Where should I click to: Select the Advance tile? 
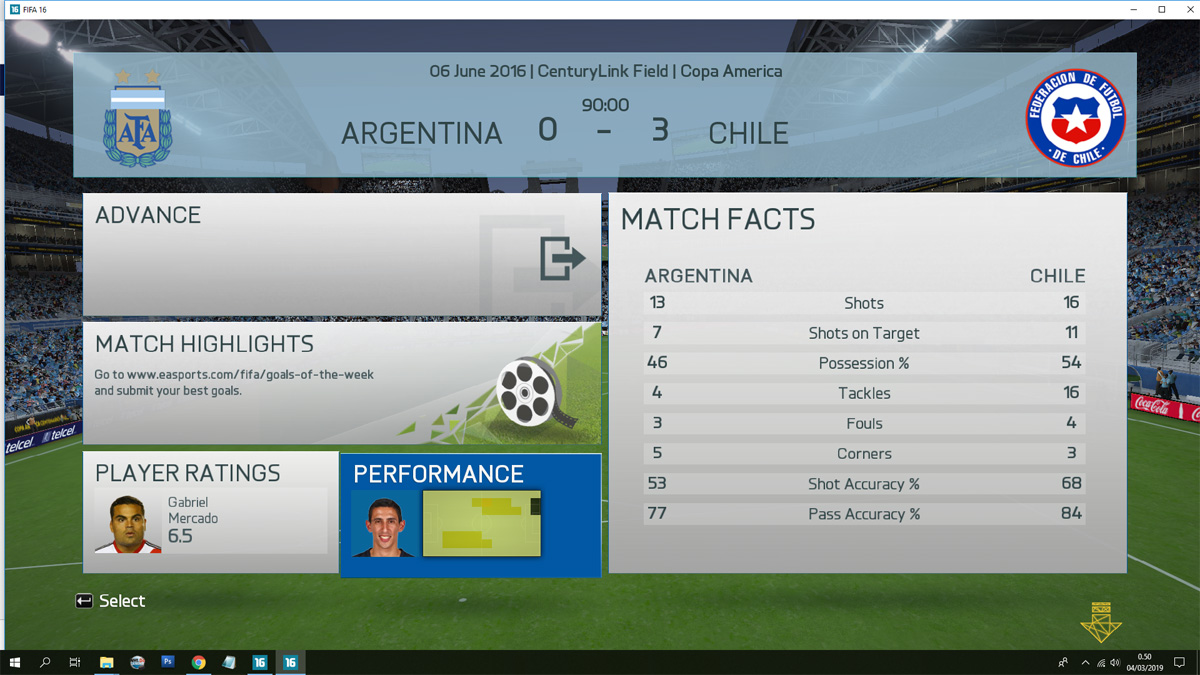tap(341, 256)
